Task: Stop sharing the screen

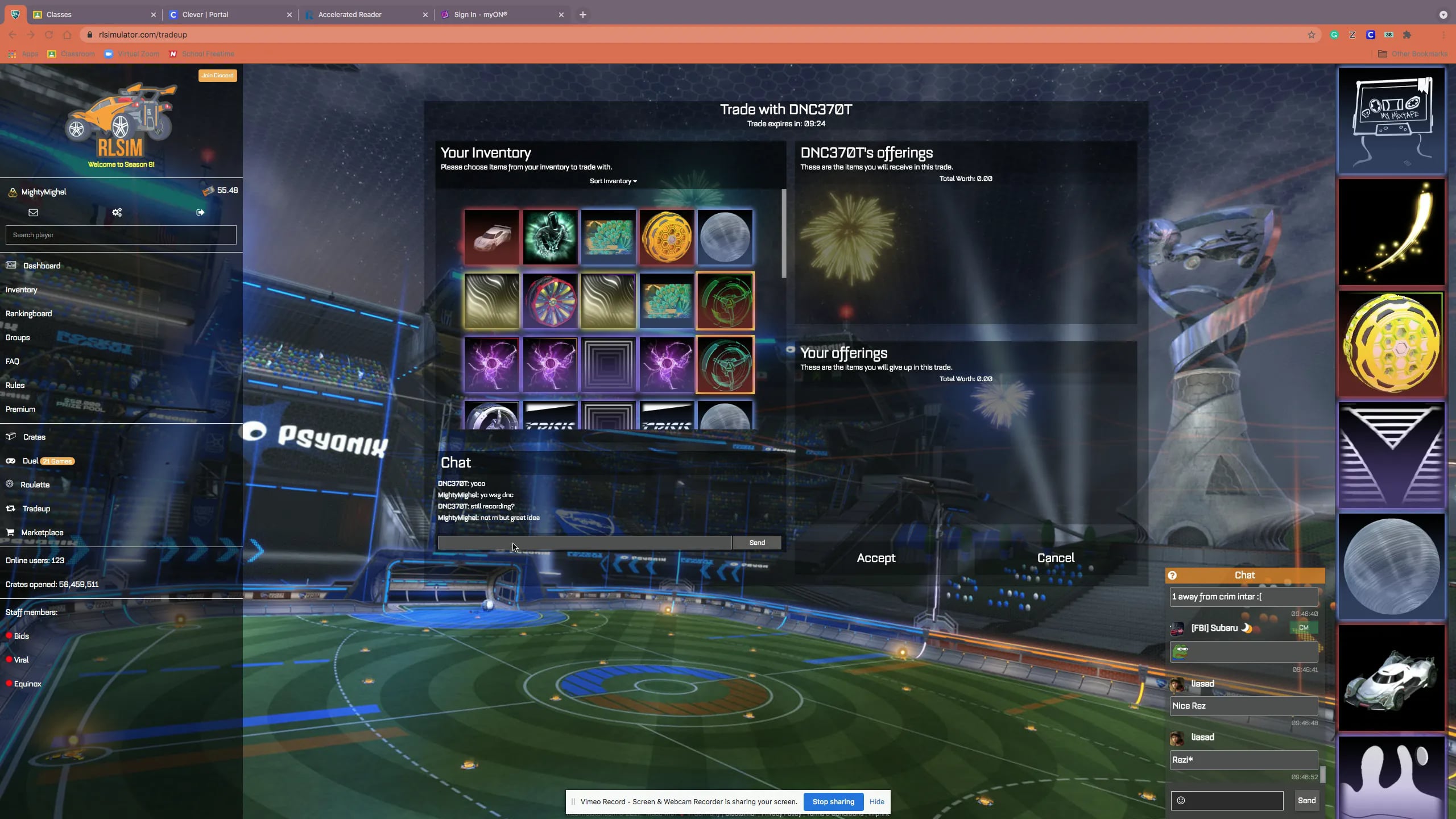Action: pos(833,801)
